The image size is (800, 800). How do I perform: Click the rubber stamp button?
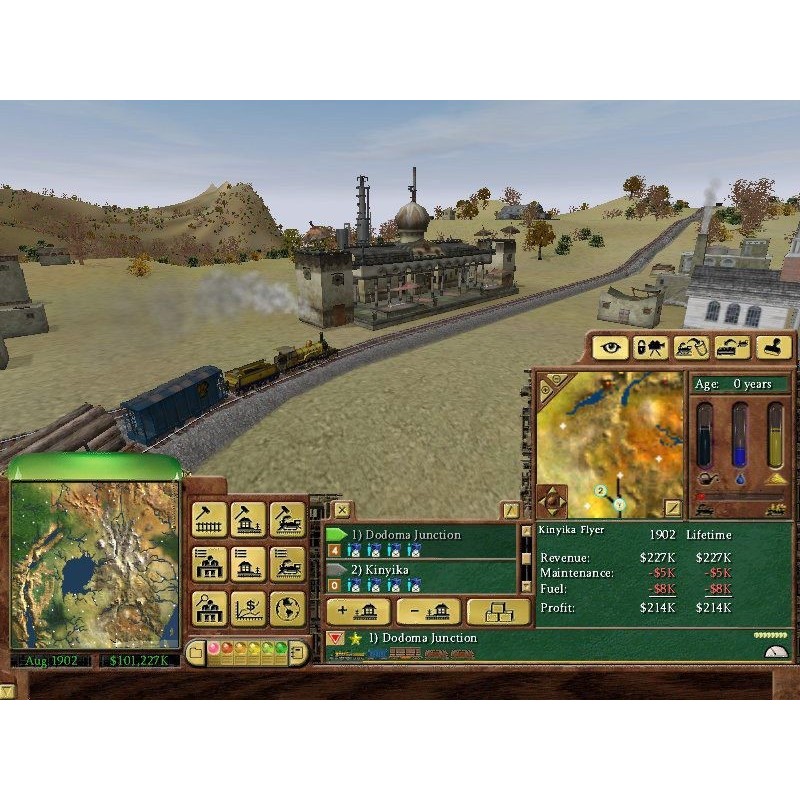773,347
